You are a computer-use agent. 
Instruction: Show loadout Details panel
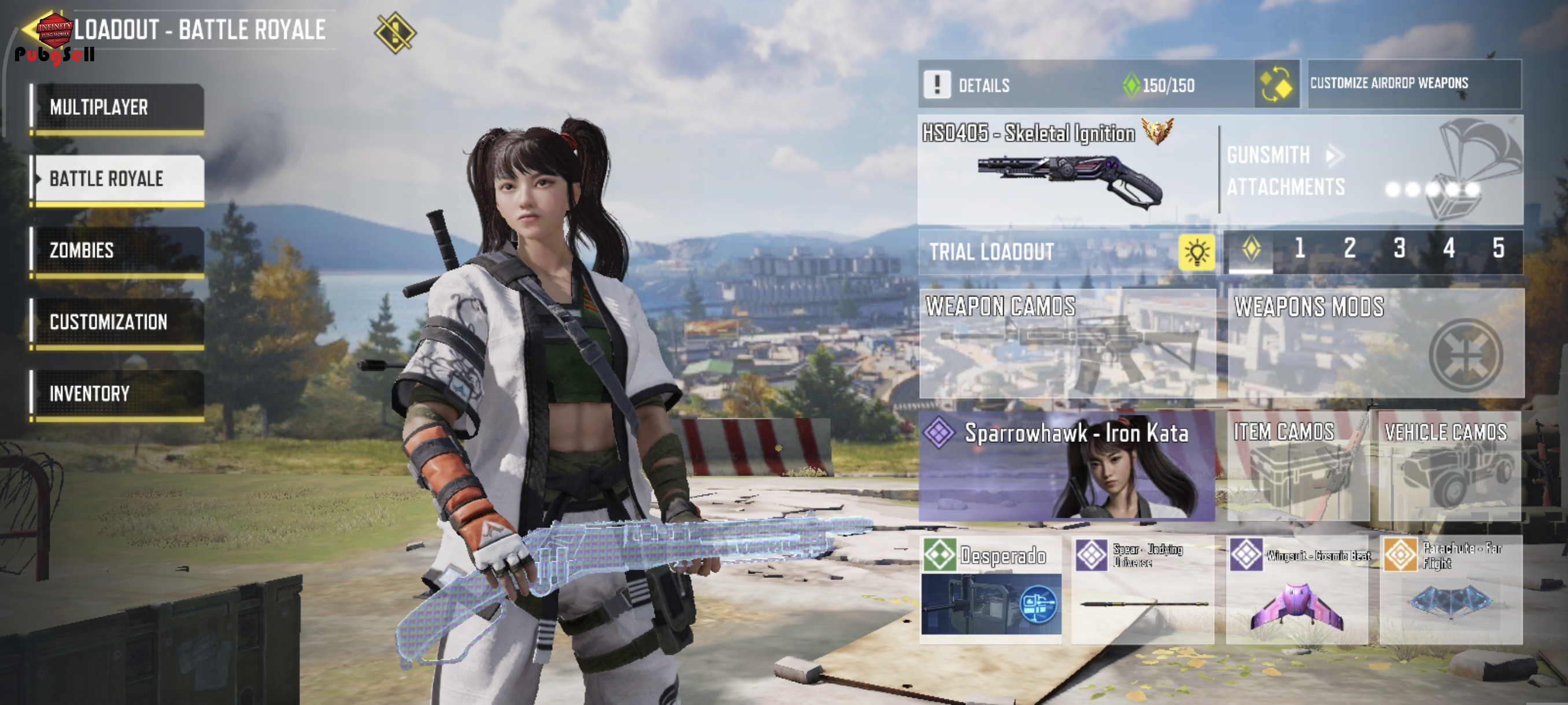point(983,84)
